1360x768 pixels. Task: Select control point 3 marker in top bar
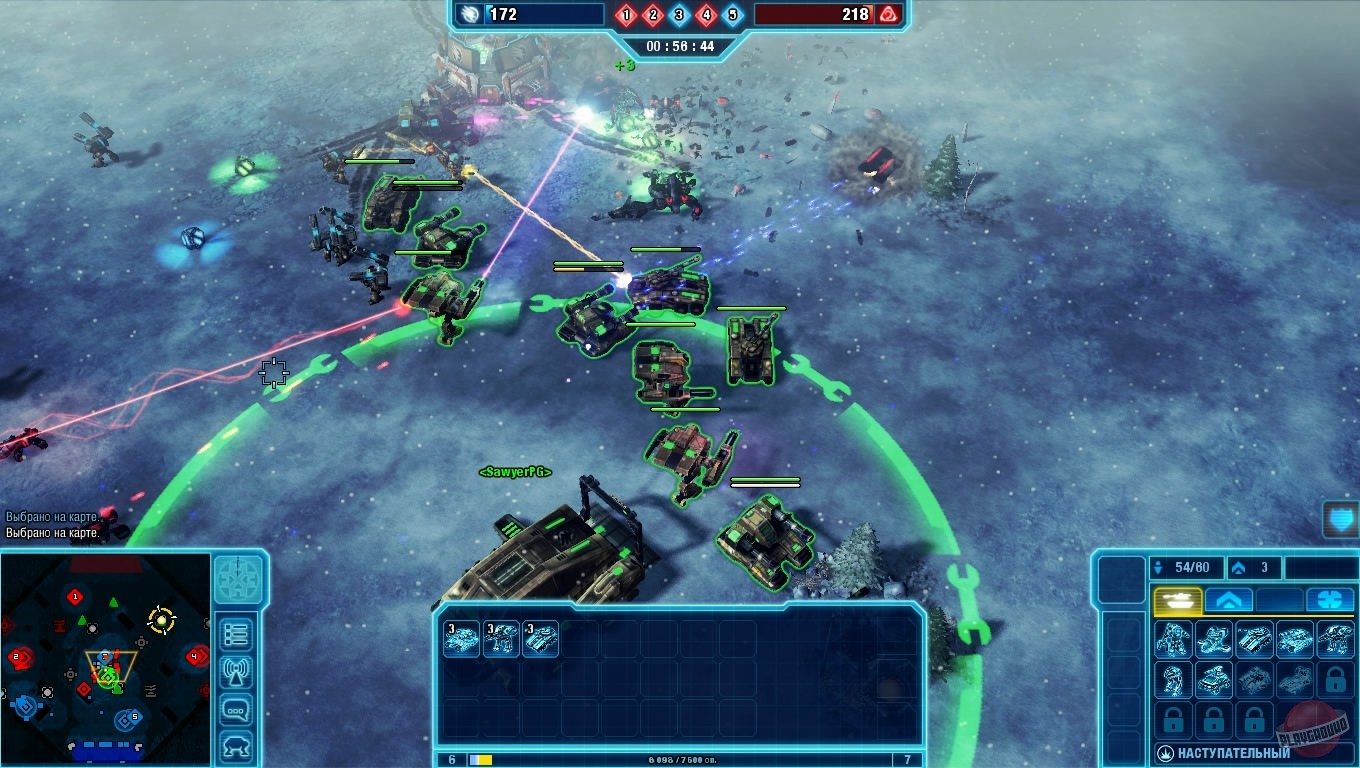[x=679, y=15]
